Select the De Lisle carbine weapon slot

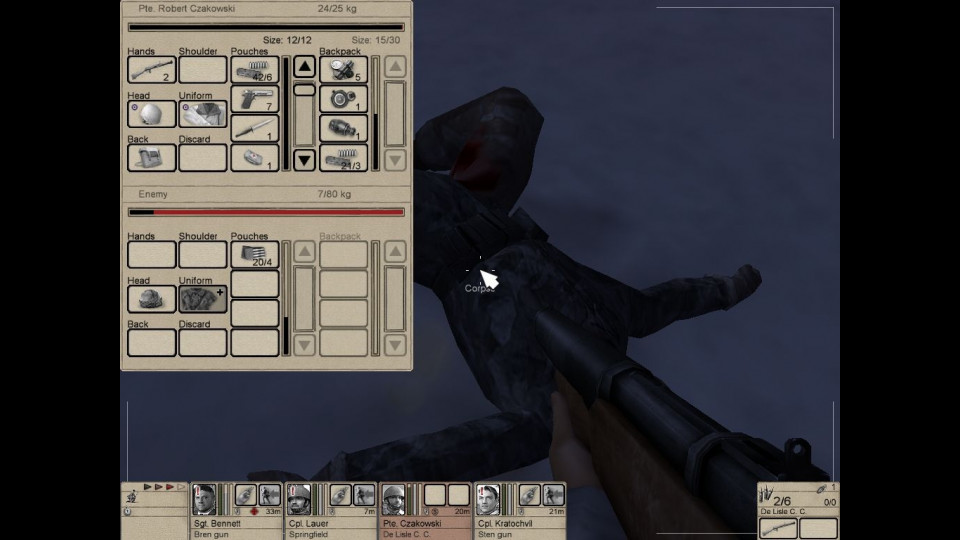pyautogui.click(x=778, y=528)
